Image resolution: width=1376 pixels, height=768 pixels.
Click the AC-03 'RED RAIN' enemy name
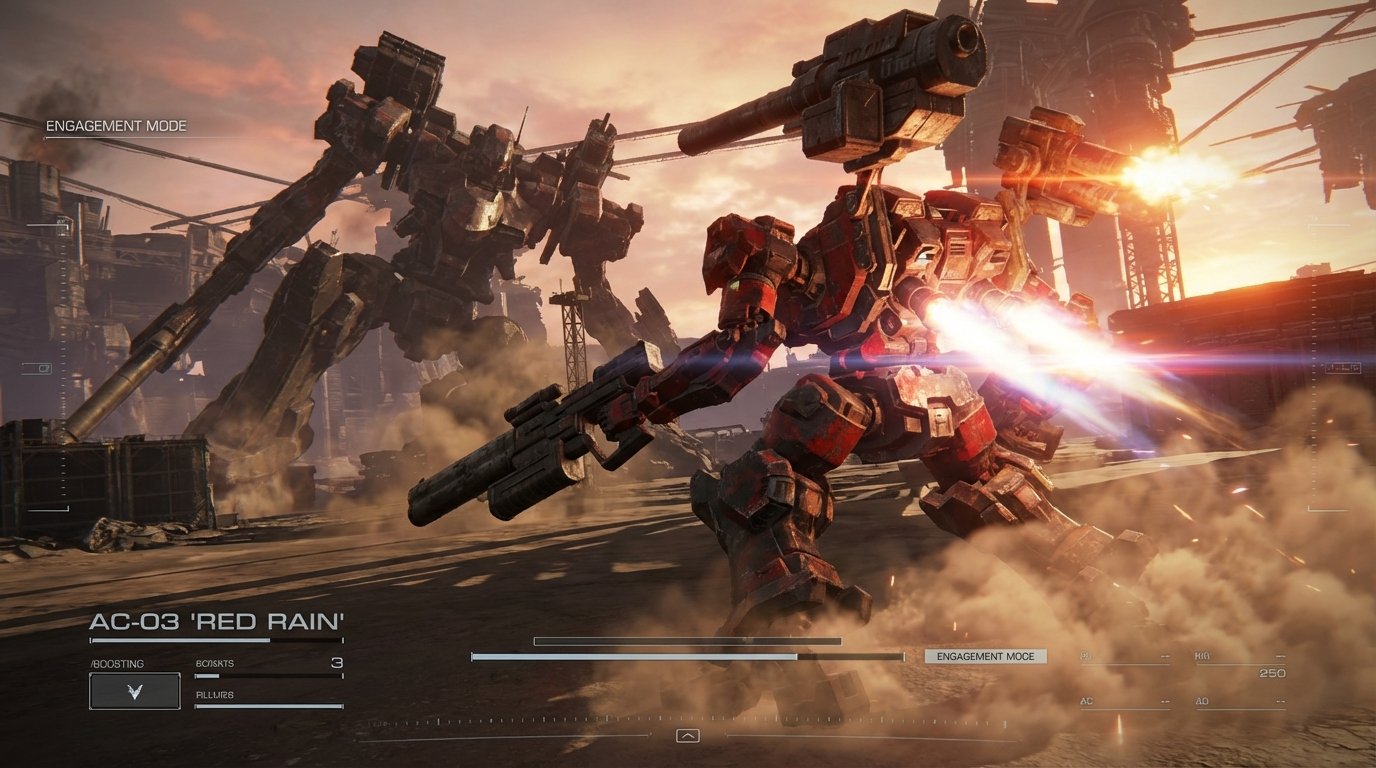click(216, 620)
